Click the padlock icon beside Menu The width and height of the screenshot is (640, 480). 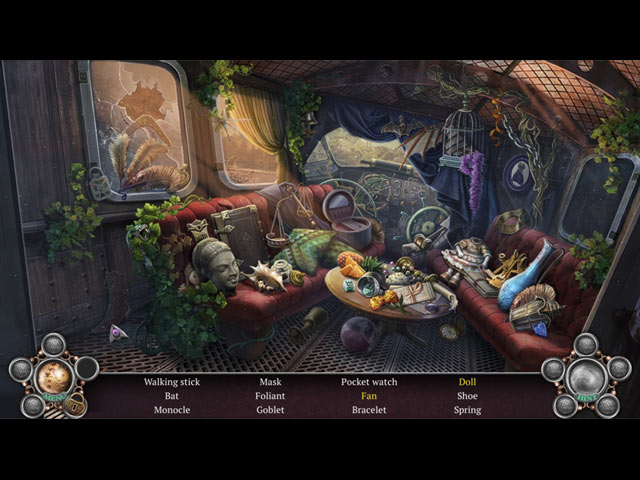click(75, 403)
